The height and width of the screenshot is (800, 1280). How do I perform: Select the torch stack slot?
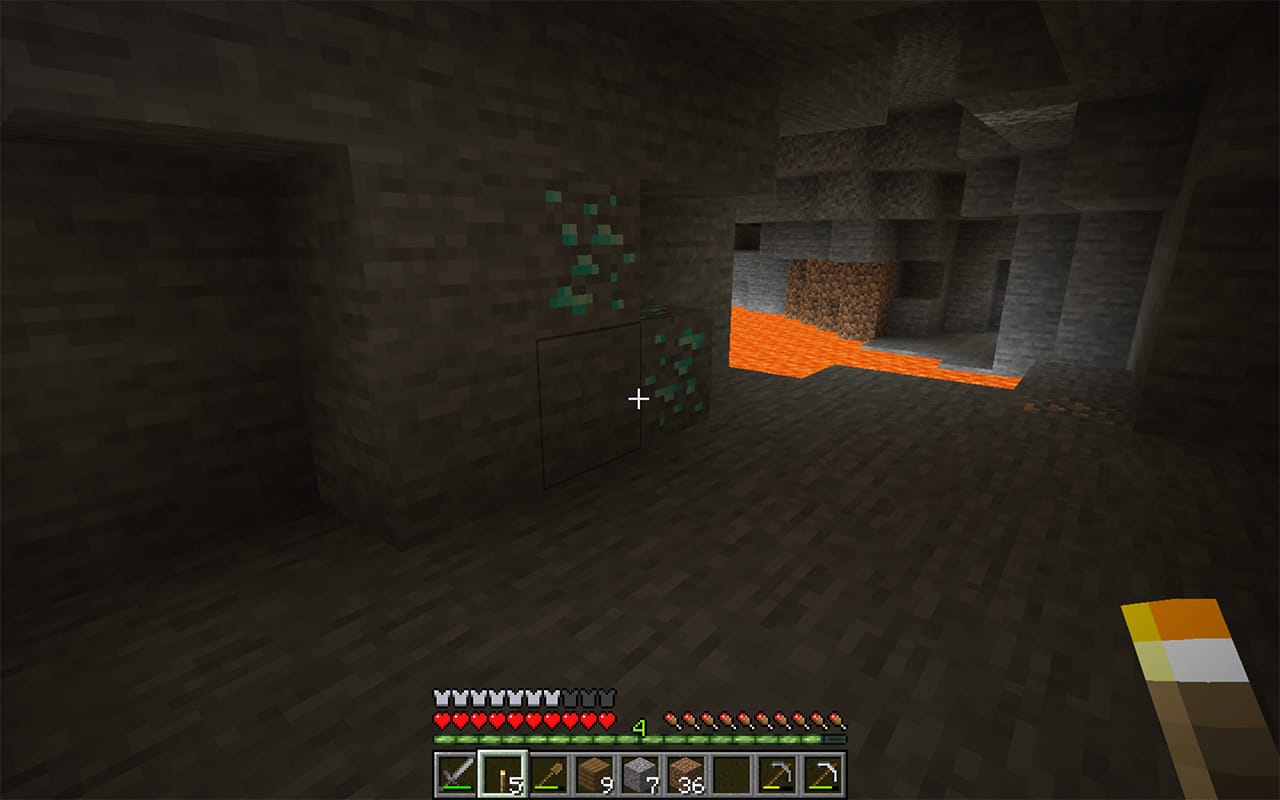pyautogui.click(x=502, y=774)
